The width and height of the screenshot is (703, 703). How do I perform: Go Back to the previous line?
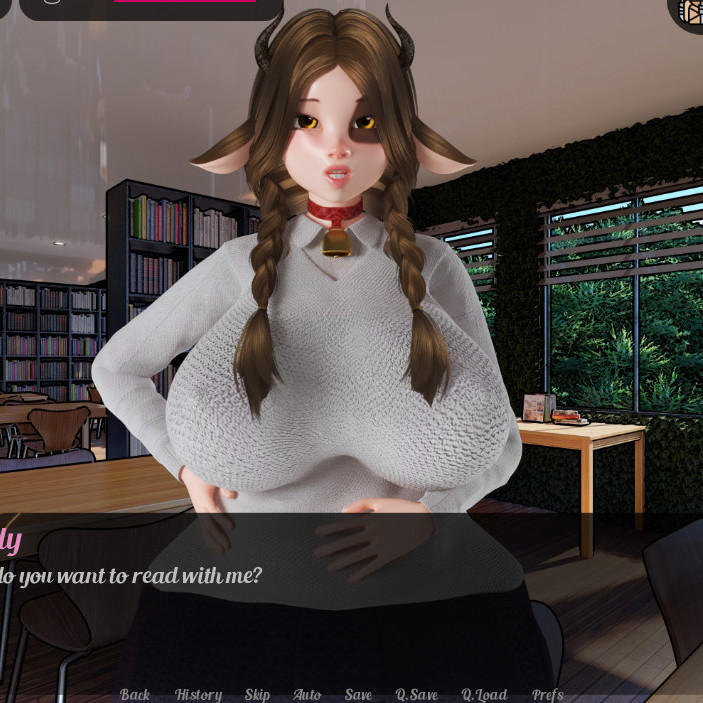(x=135, y=694)
